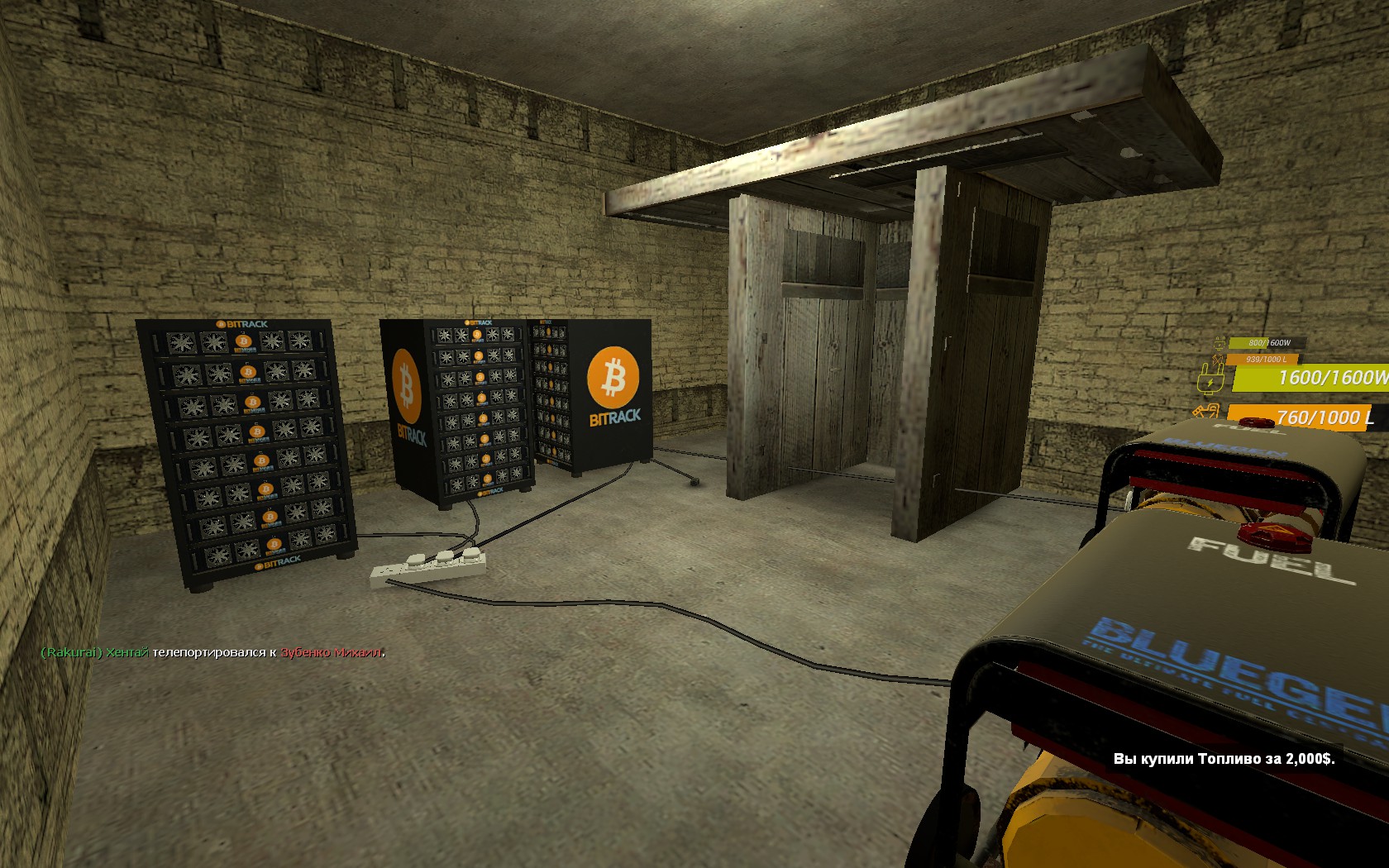Click the lightning bolt inside the plug icon
This screenshot has width=1389, height=868.
(1210, 381)
